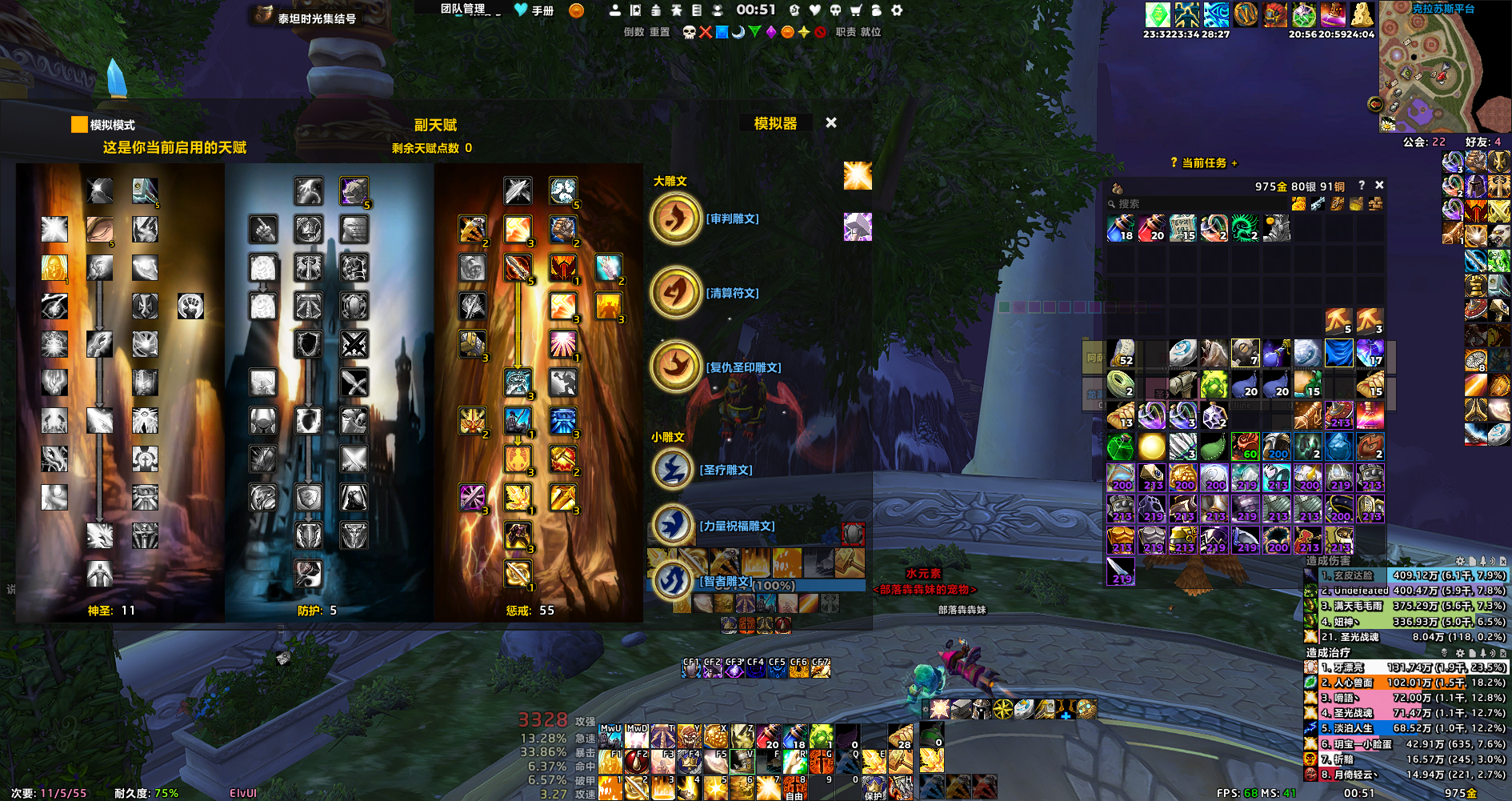Close the talent window

[831, 122]
